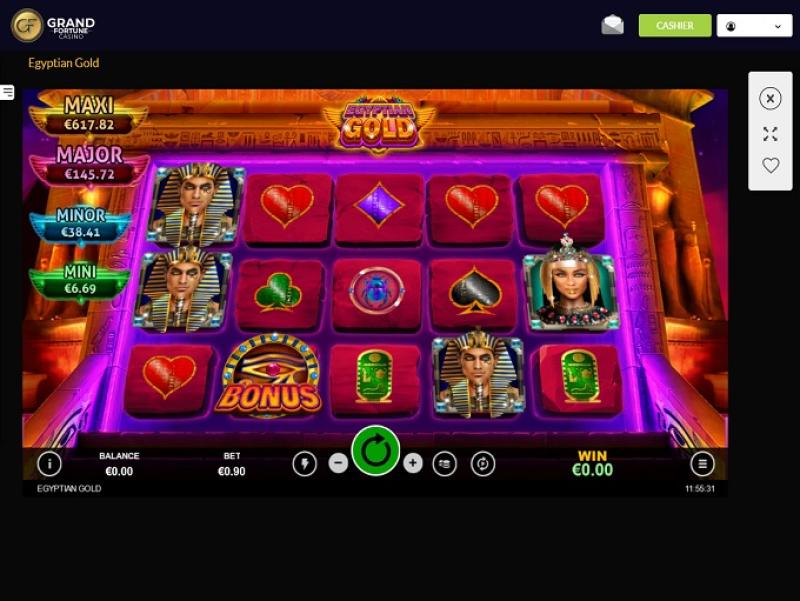Increase the bet with the plus button
The width and height of the screenshot is (800, 601).
413,463
